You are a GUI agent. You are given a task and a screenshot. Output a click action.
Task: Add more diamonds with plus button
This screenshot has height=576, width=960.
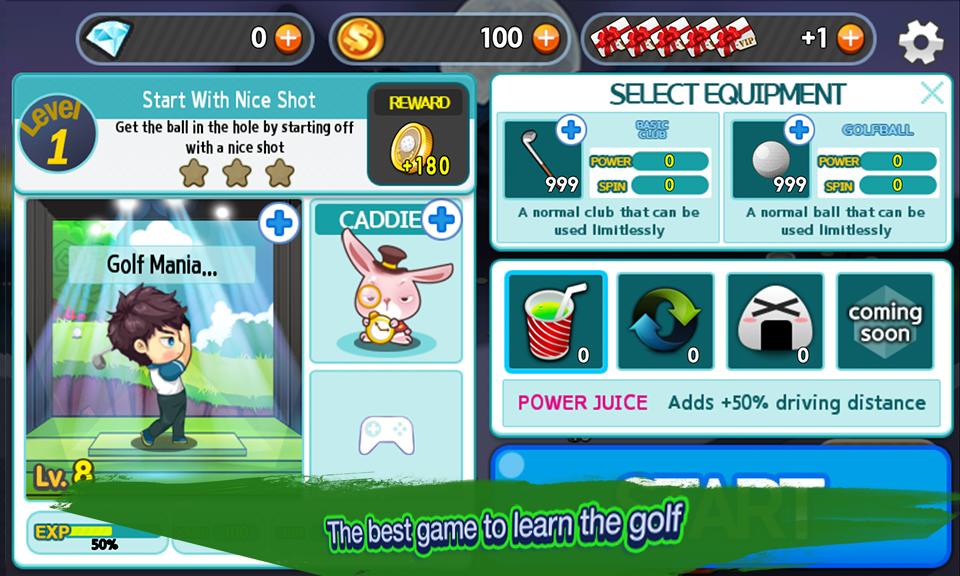tap(288, 39)
